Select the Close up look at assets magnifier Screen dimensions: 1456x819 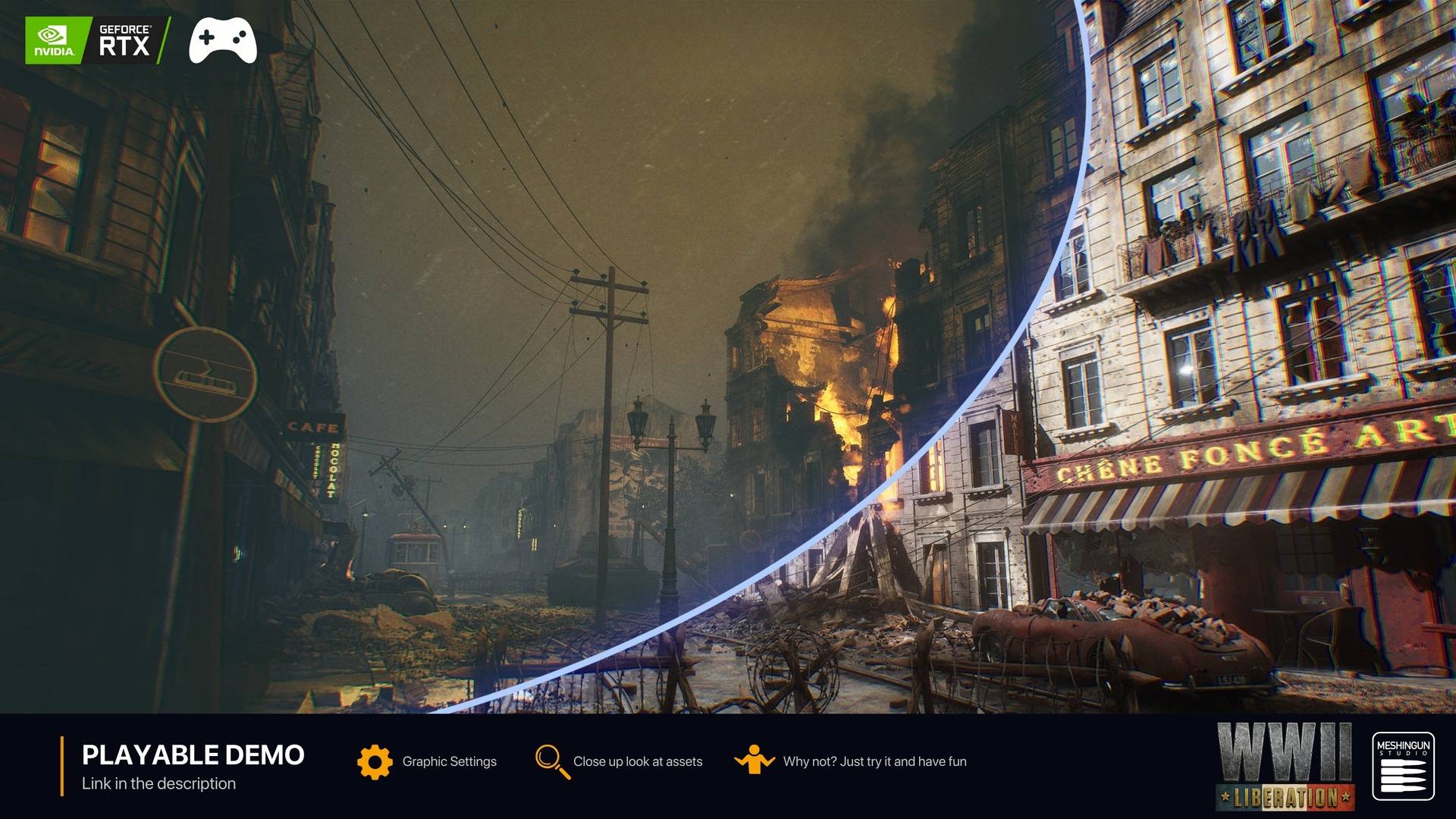[552, 761]
